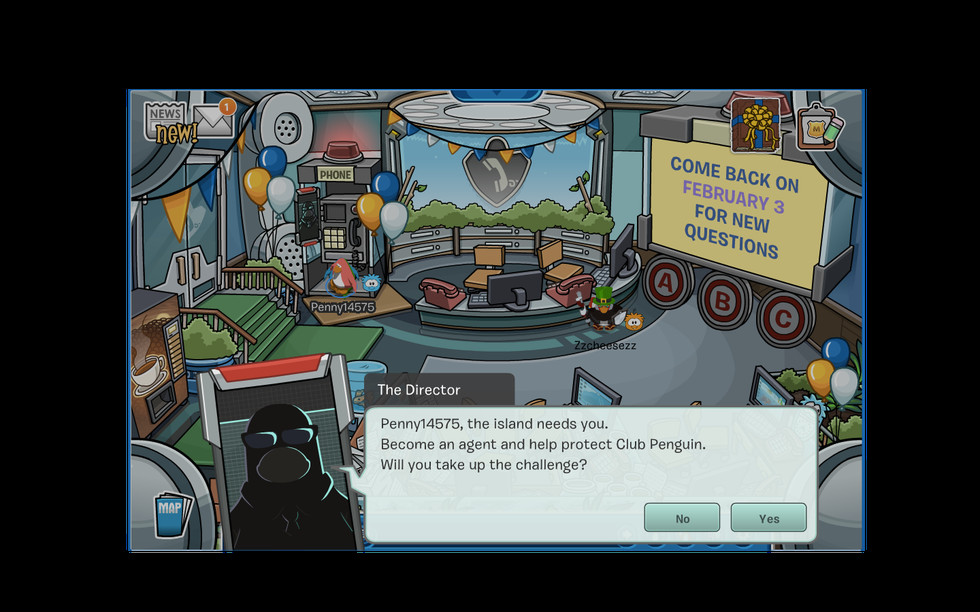Decline the challenge by choosing No

pos(682,518)
